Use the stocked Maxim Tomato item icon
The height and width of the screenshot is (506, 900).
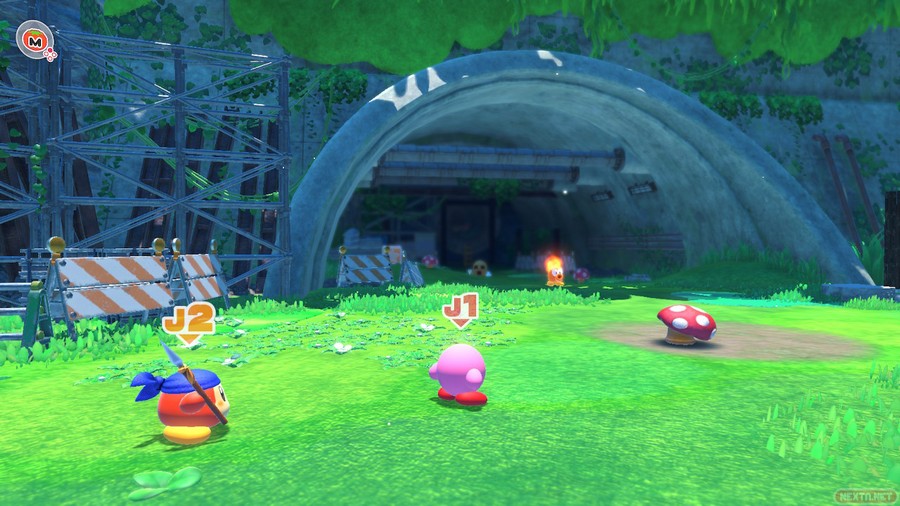[x=36, y=40]
